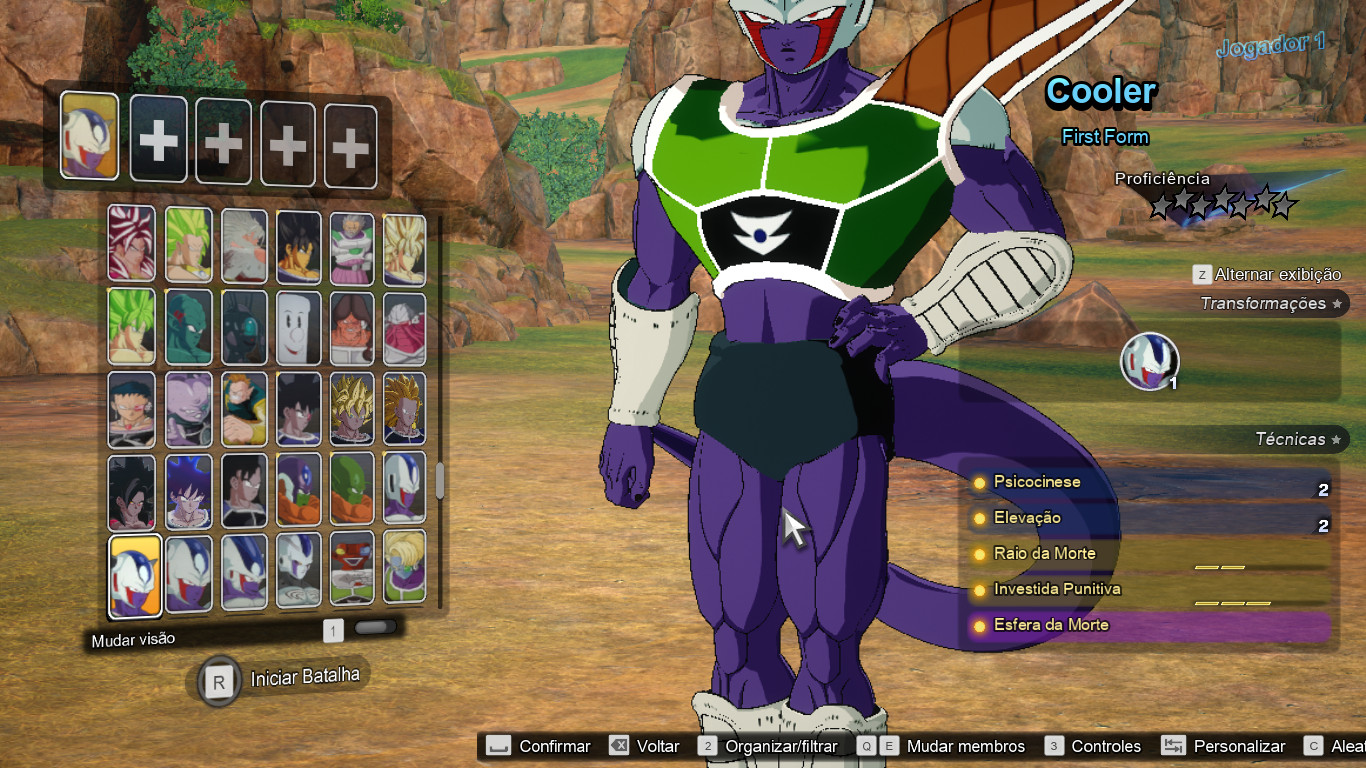Viewport: 1366px width, 768px height.
Task: Pick the dark robot with cyan eye portrait
Action: tap(243, 327)
